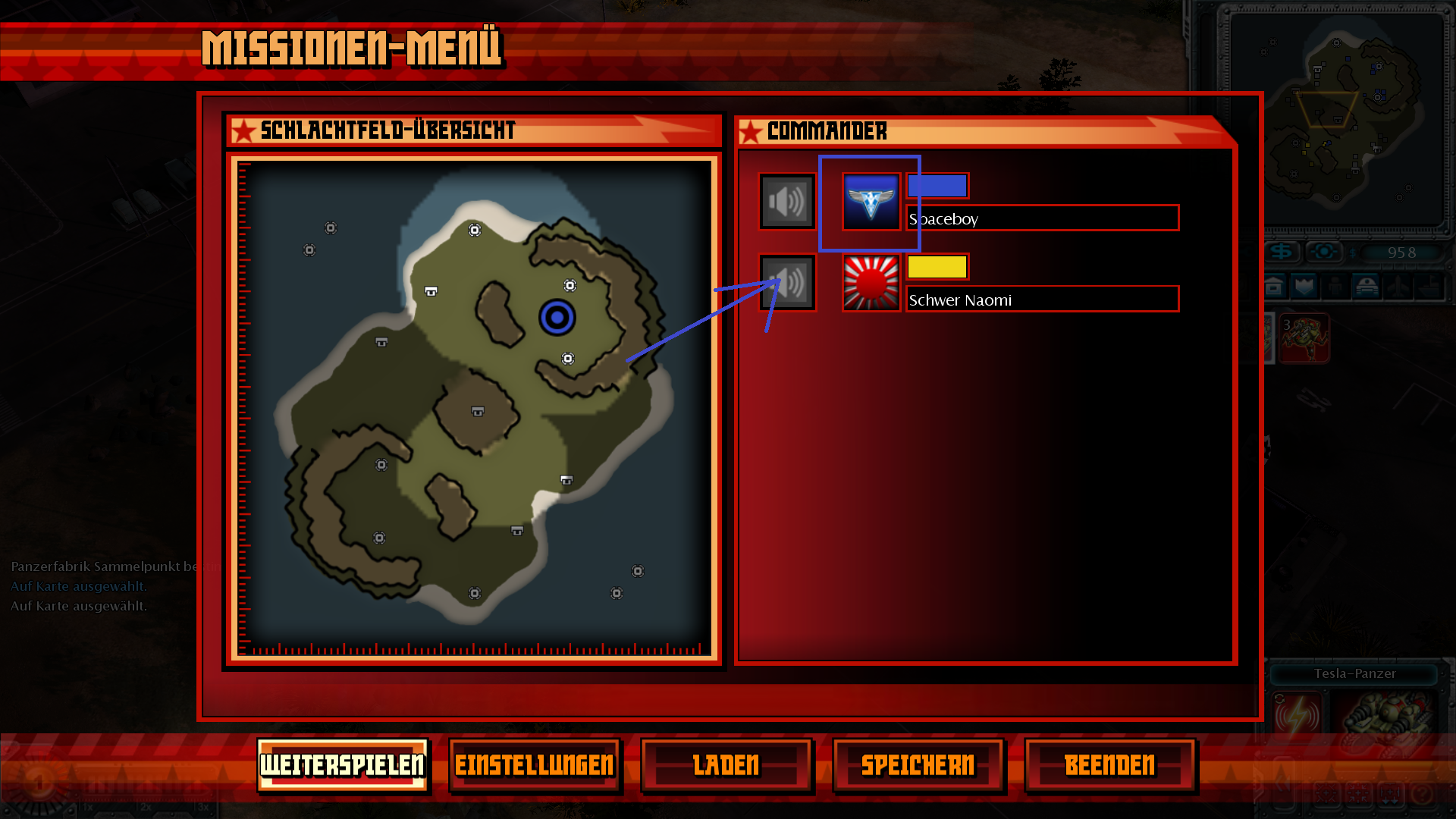Image resolution: width=1456 pixels, height=819 pixels.
Task: Select the yellow color swatch for Schwer Naomi
Action: [937, 267]
